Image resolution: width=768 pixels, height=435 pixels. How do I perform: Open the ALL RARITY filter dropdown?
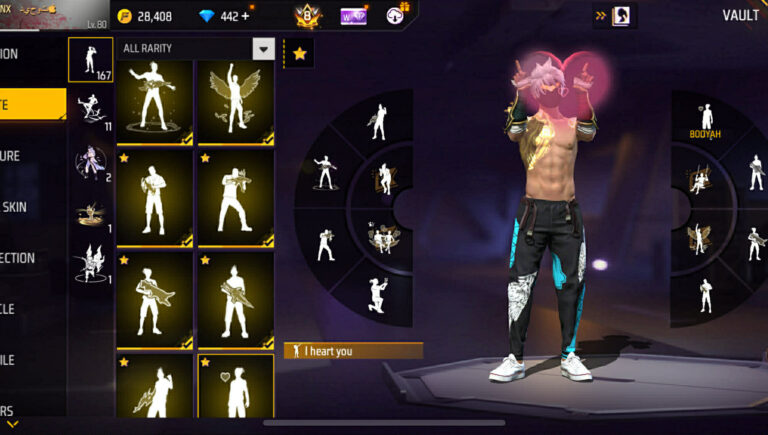pos(264,49)
